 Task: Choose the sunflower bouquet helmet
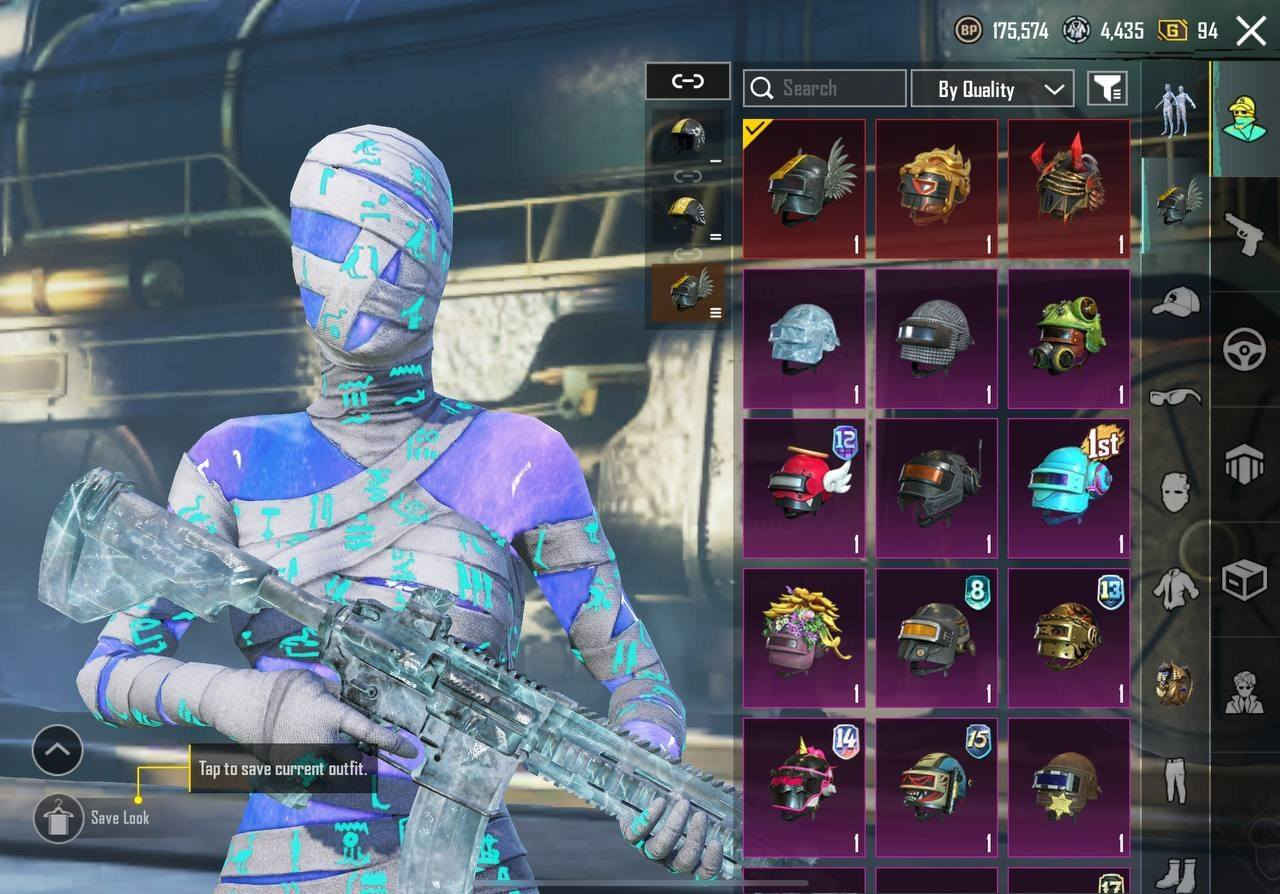(x=804, y=638)
